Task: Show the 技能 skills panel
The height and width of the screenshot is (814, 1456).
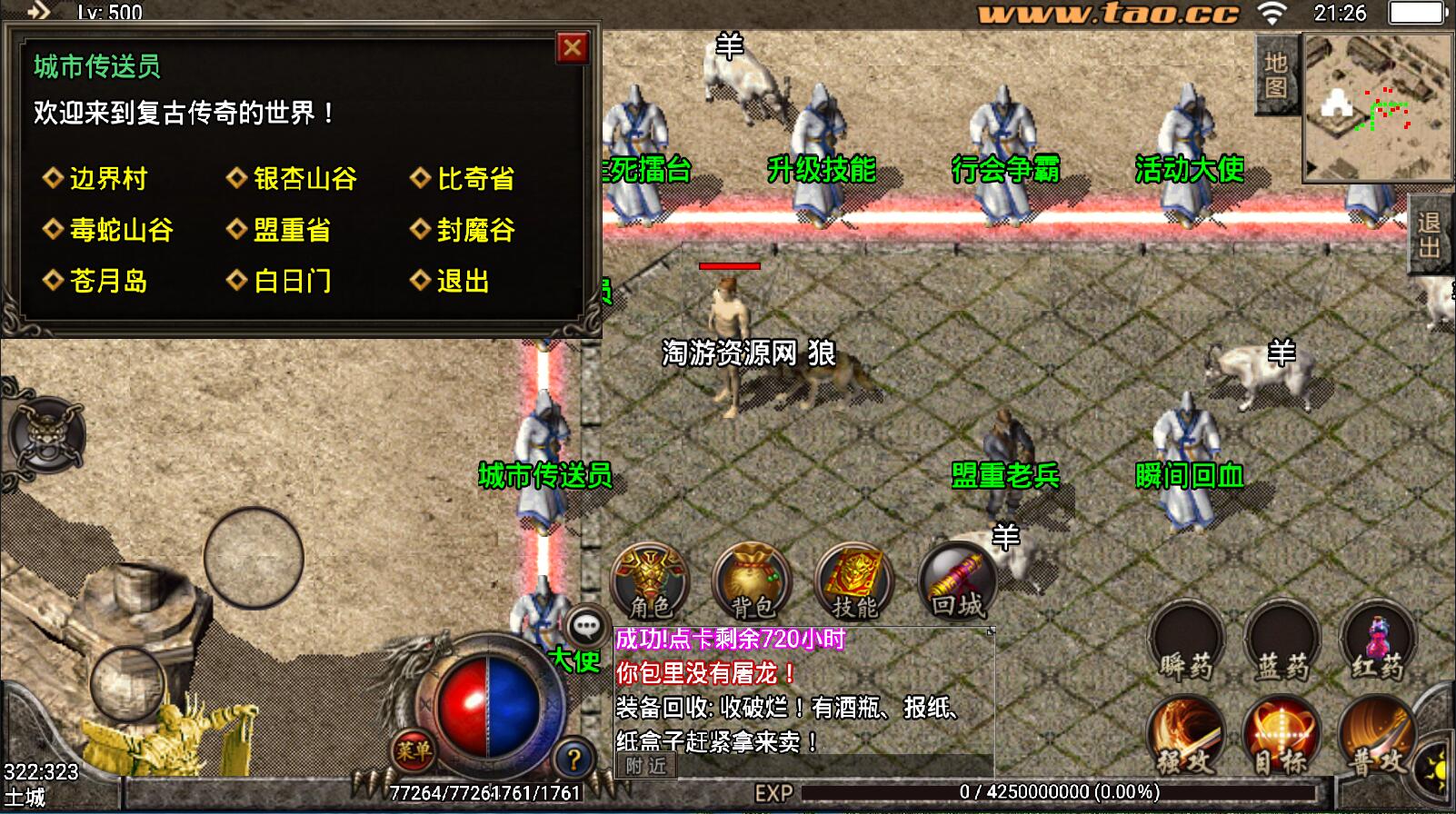Action: [854, 581]
